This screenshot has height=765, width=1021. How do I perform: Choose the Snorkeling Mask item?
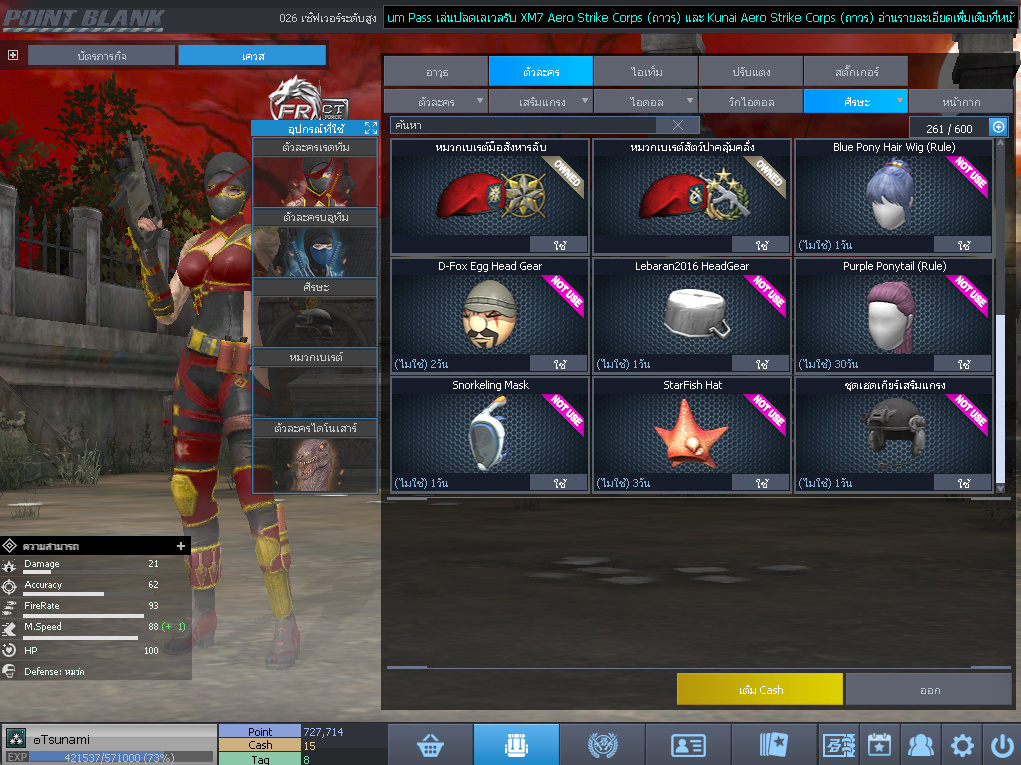pyautogui.click(x=489, y=432)
